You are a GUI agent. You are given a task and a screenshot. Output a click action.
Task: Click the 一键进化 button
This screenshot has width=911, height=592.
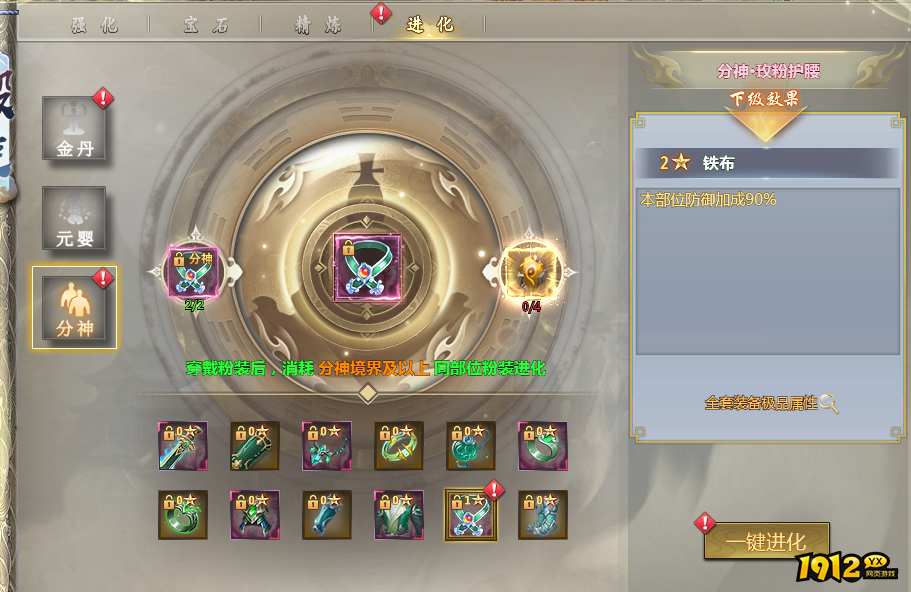pos(766,542)
